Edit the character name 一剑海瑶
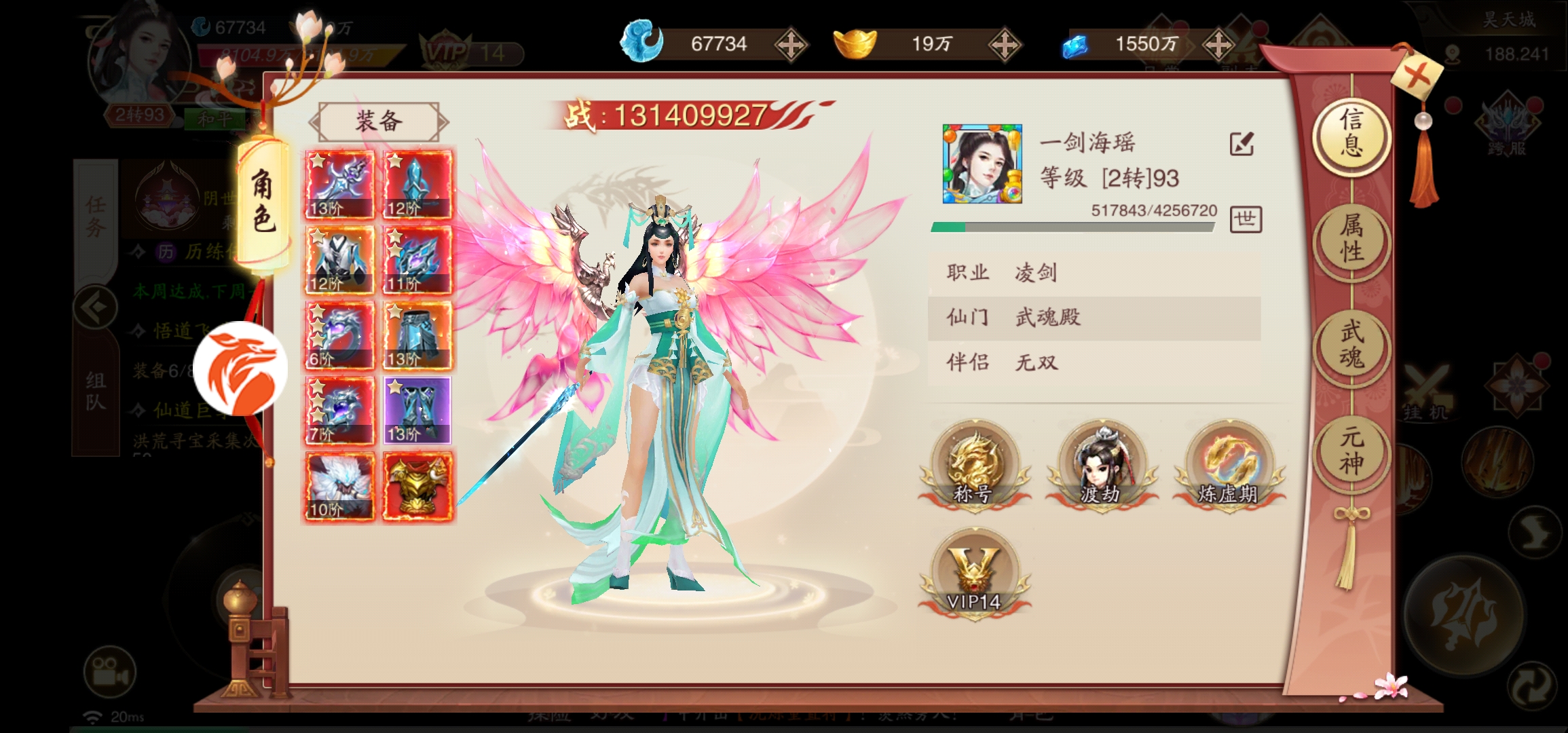 [1242, 144]
